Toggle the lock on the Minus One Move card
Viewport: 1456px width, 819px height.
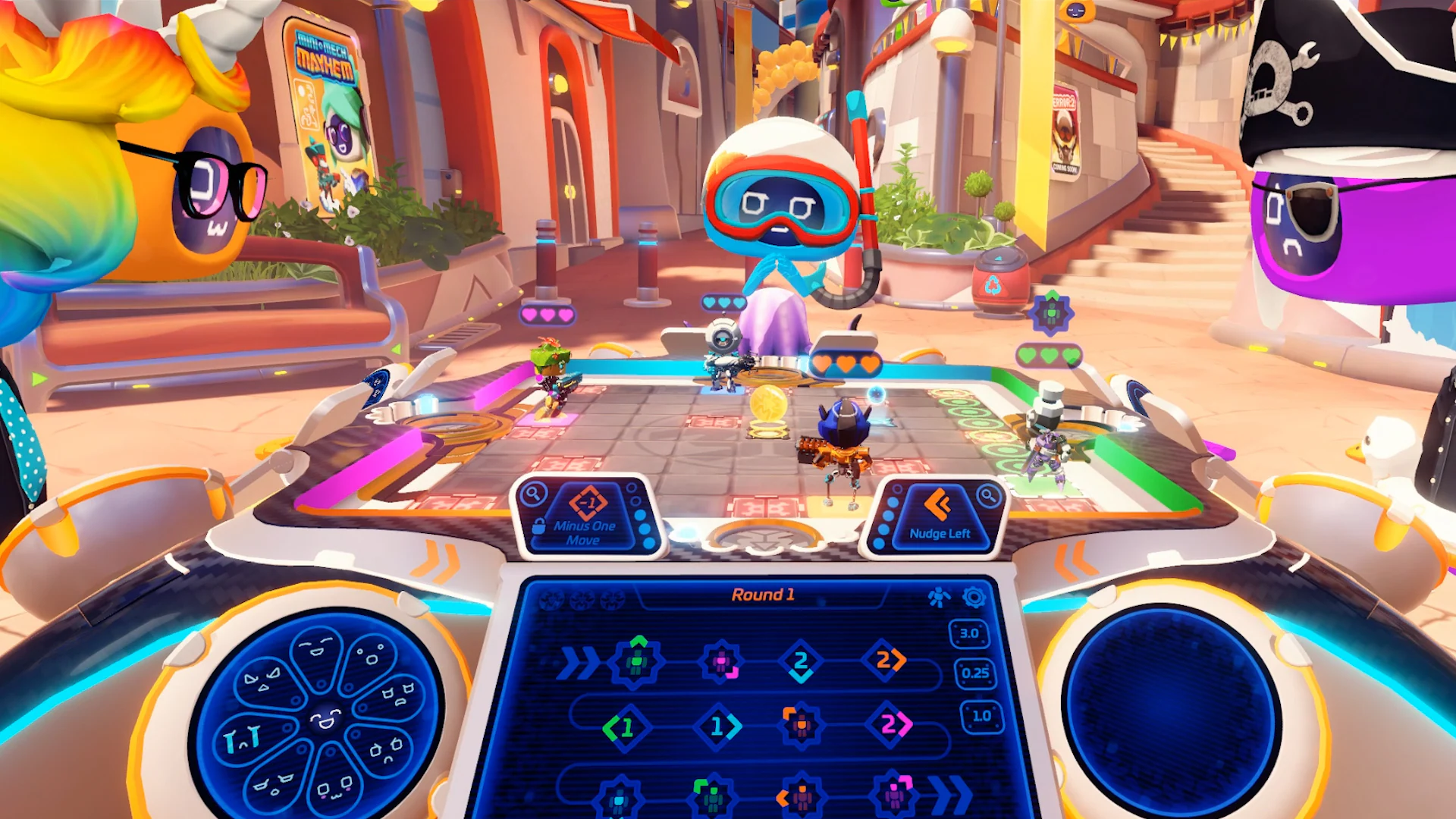(538, 526)
